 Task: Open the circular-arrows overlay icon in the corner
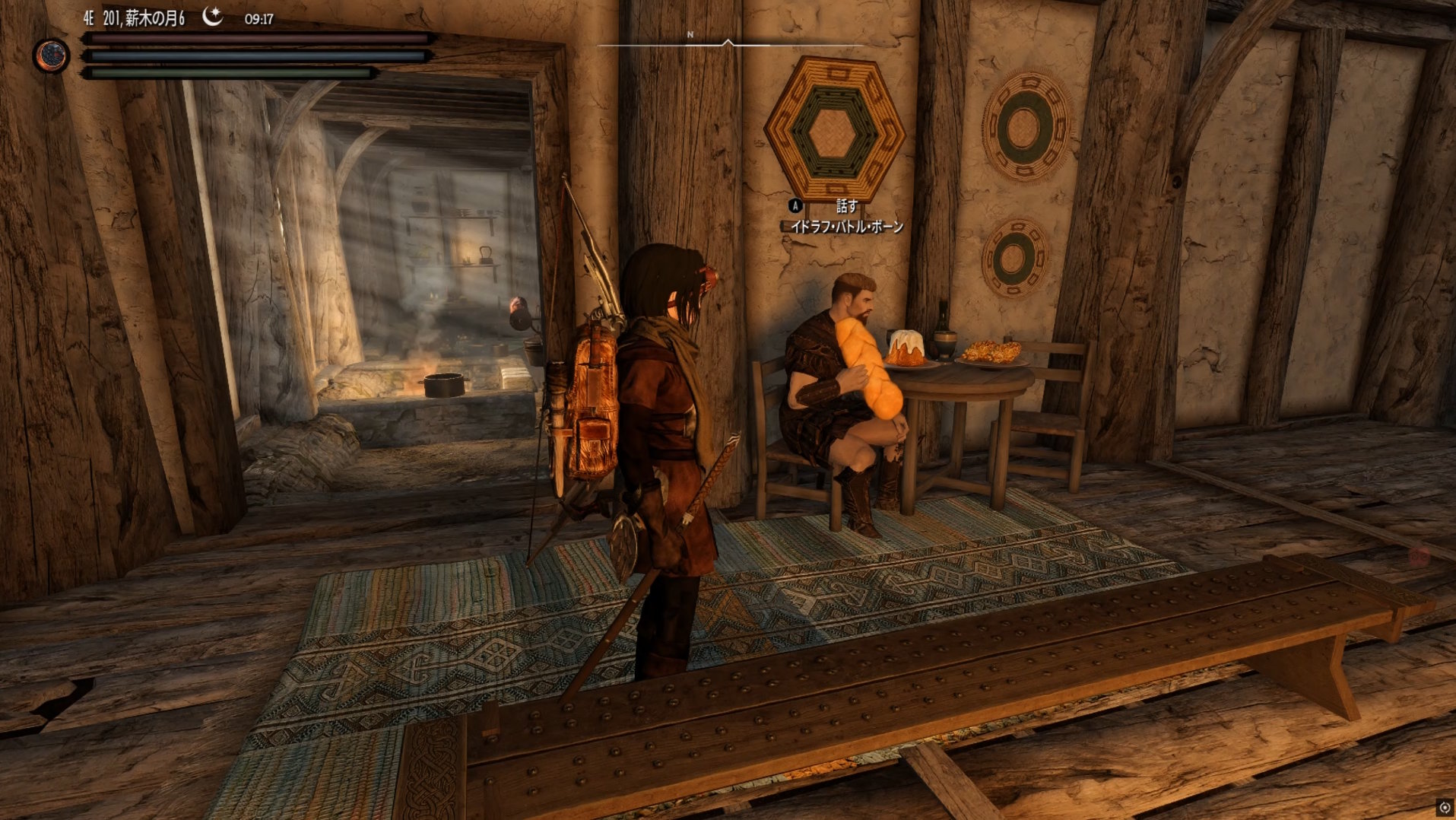(x=1445, y=808)
